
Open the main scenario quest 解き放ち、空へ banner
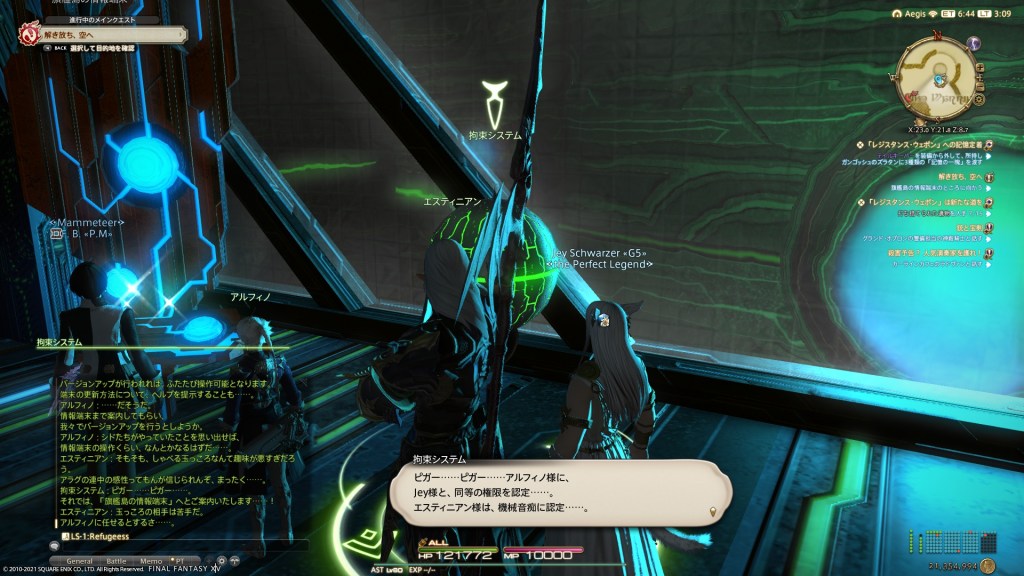click(100, 33)
